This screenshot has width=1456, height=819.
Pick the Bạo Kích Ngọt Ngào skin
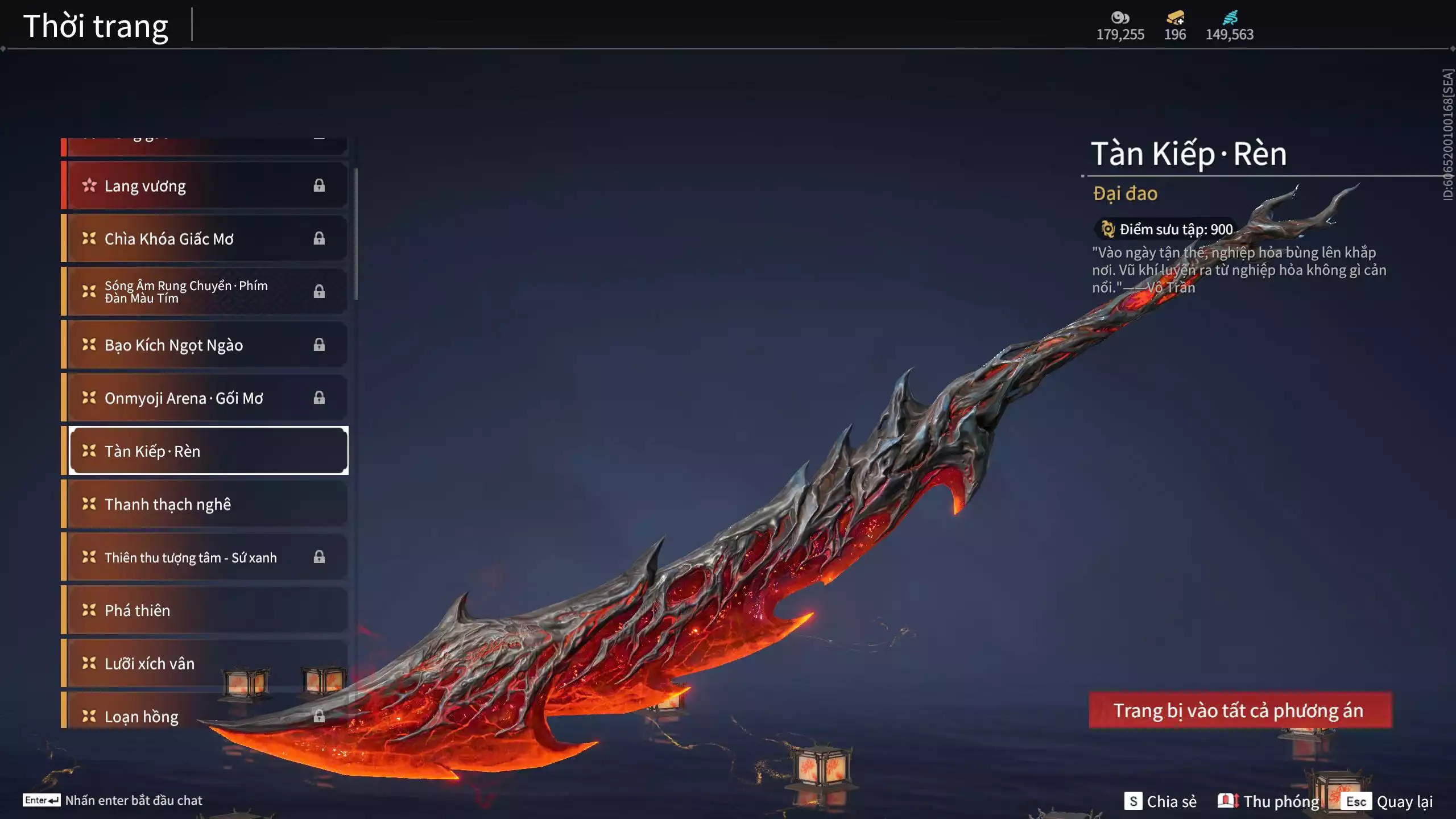click(205, 345)
